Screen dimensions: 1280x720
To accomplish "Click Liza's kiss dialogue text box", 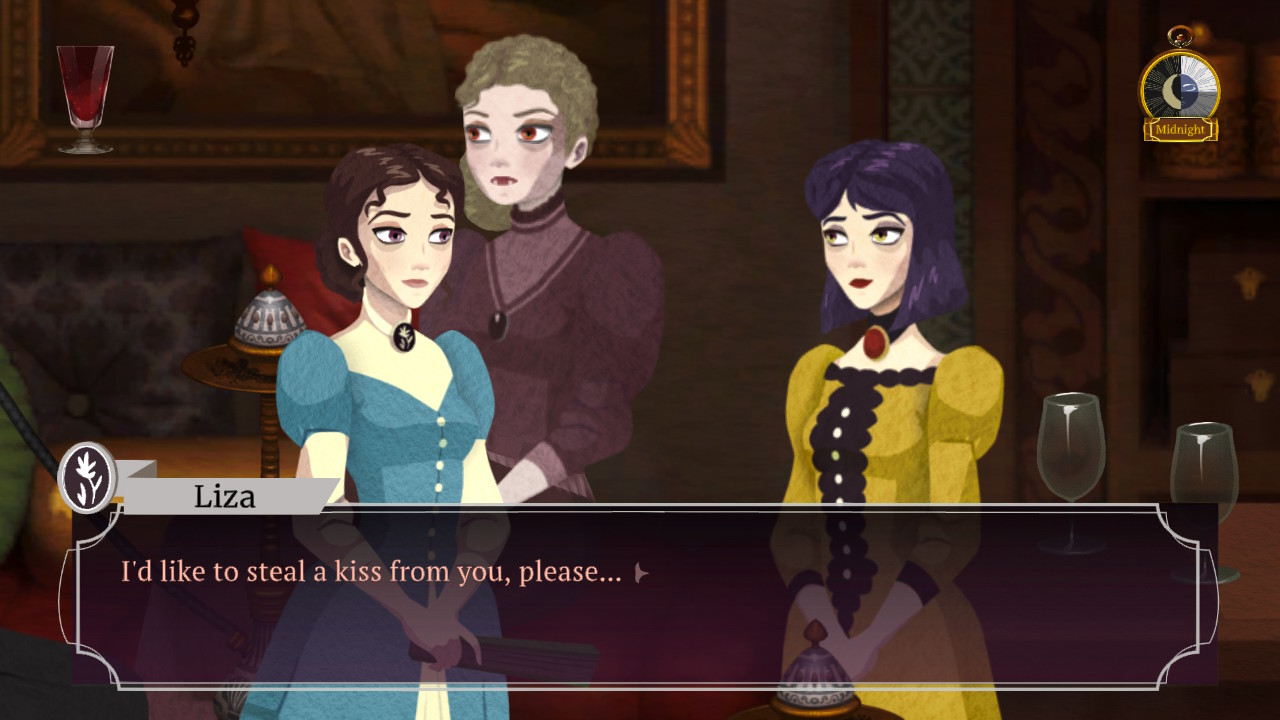I will point(640,600).
